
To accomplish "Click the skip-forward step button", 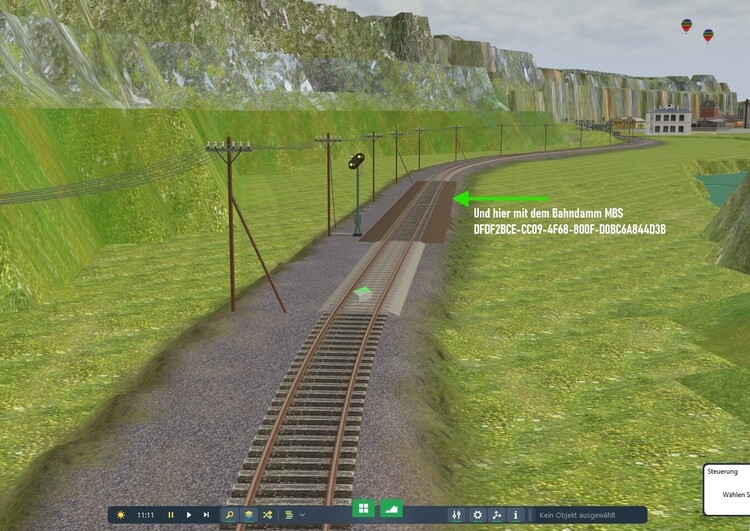I will click(x=206, y=514).
